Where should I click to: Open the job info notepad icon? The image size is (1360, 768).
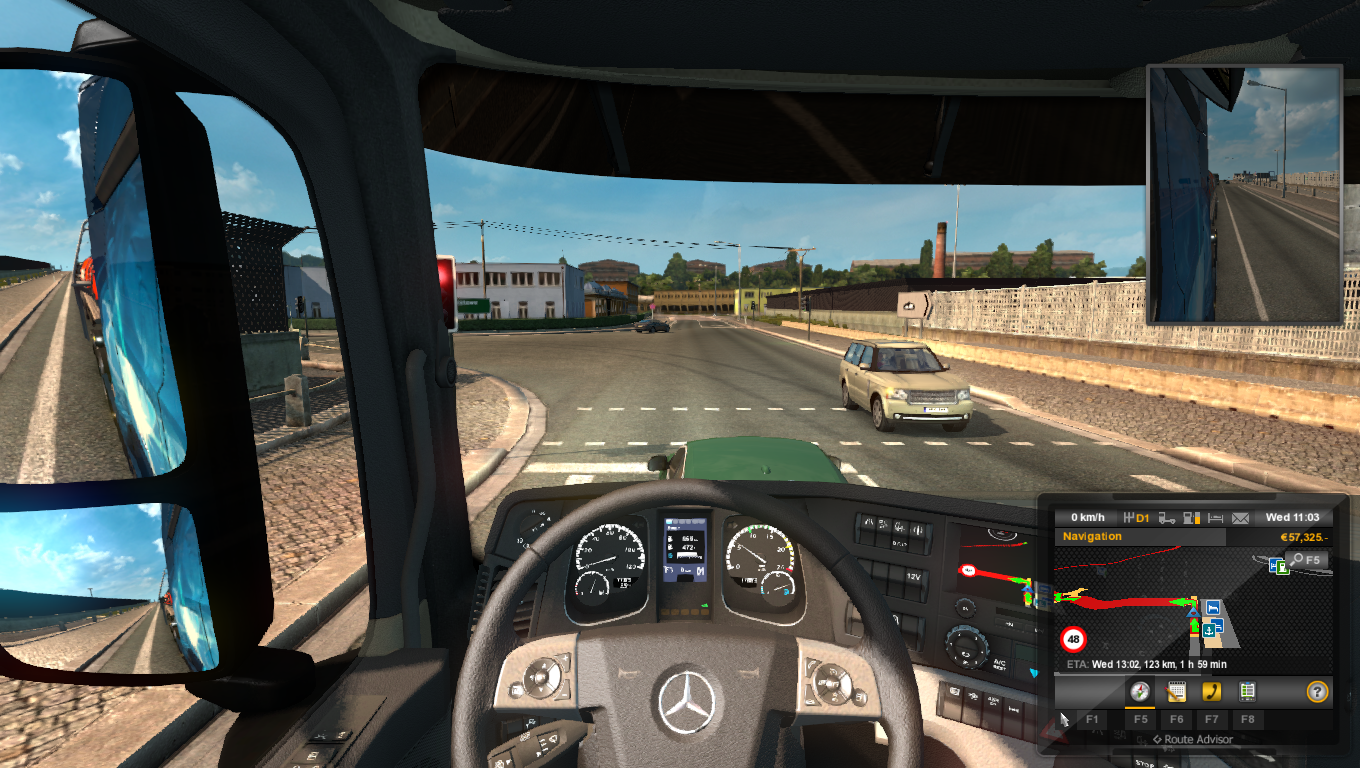pyautogui.click(x=1178, y=691)
